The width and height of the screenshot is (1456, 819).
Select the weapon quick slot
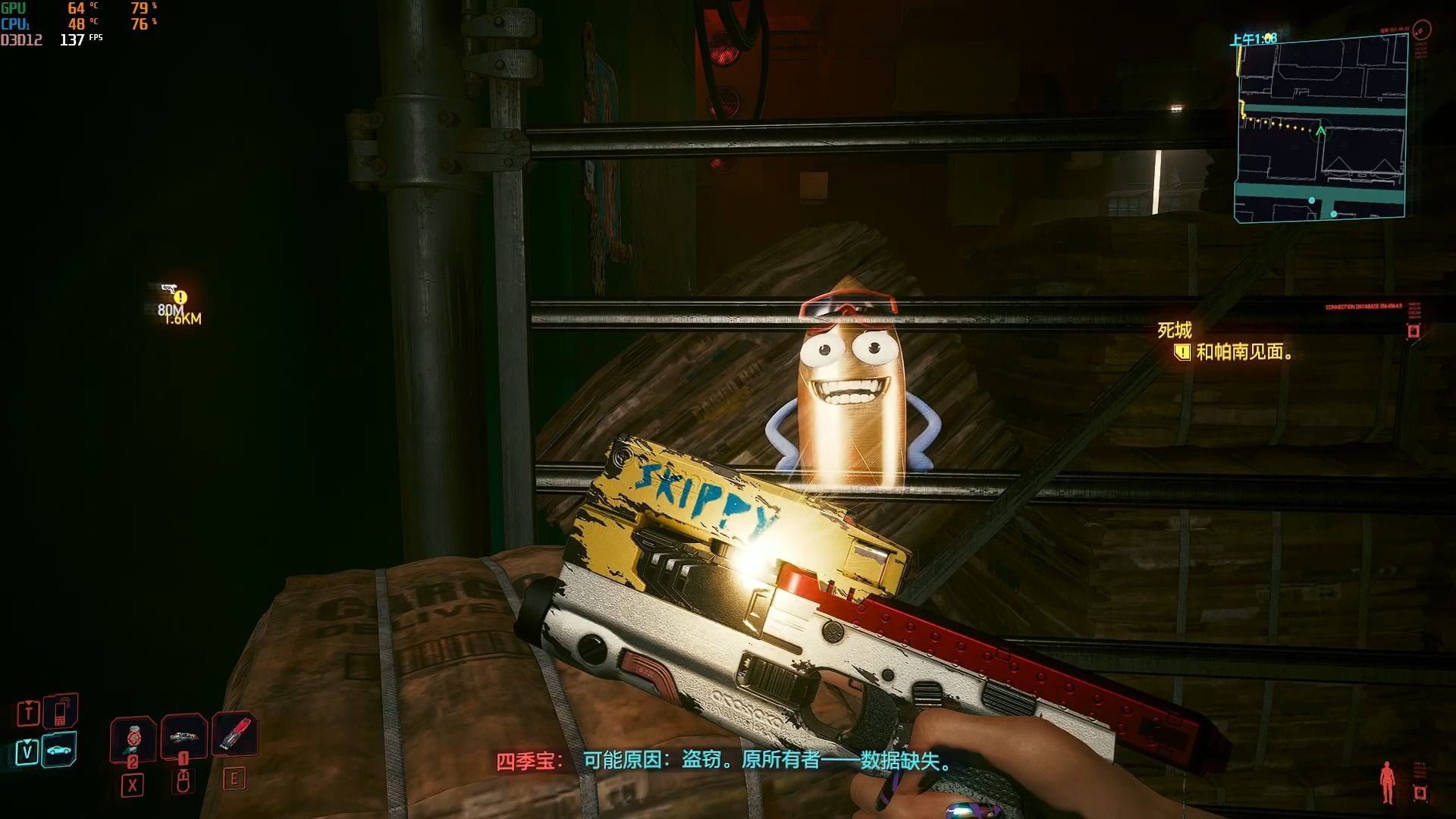point(183,736)
